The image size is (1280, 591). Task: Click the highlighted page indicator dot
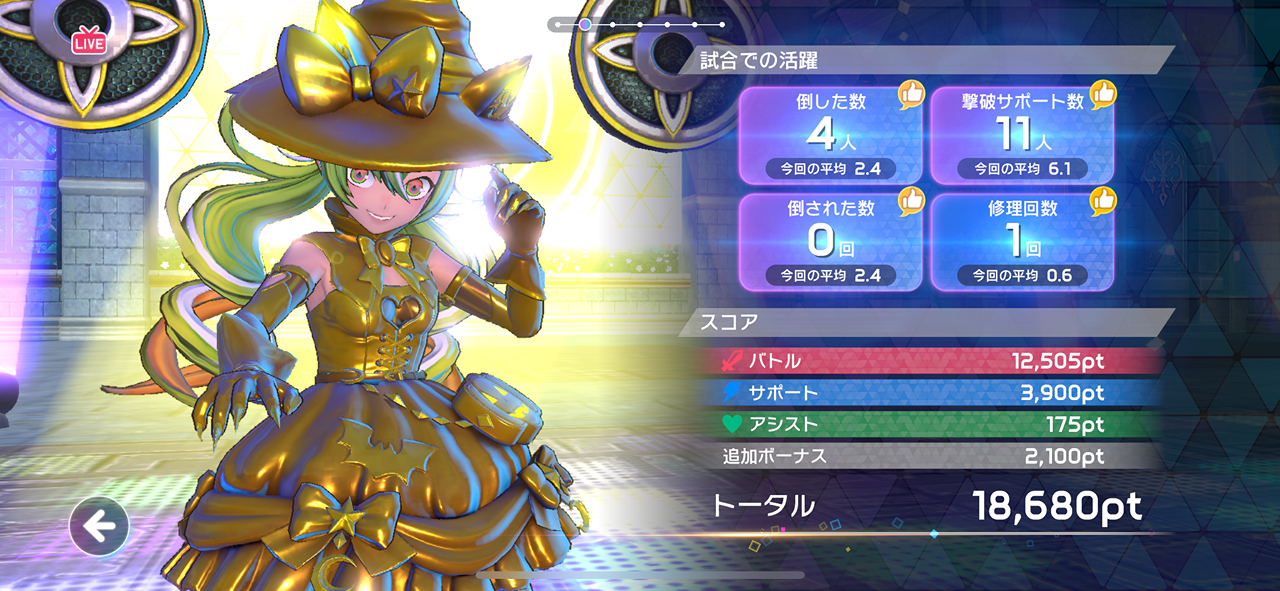pos(585,24)
